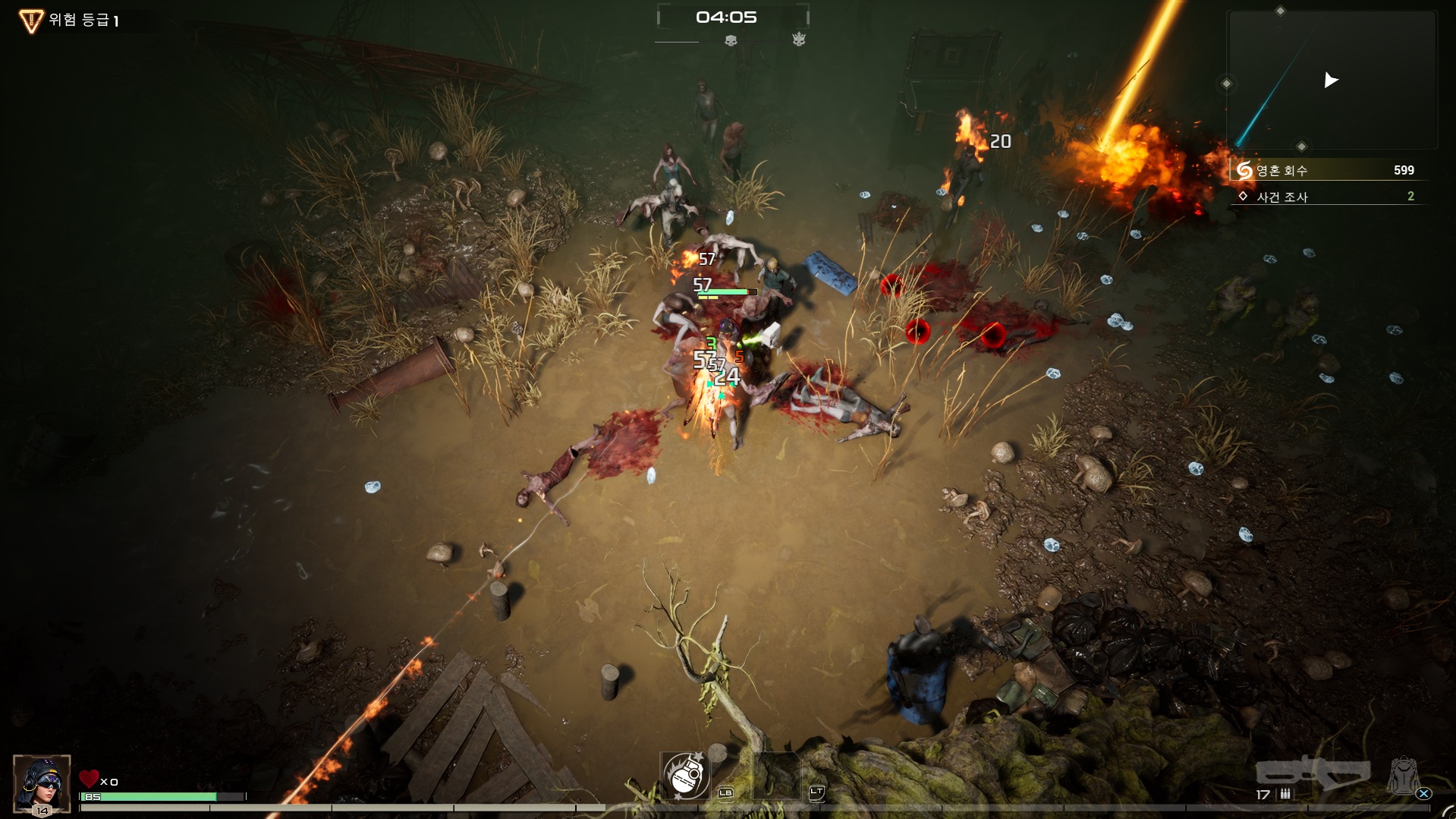This screenshot has width=1456, height=819.
Task: Open the minimap panel
Action: pos(1332,80)
